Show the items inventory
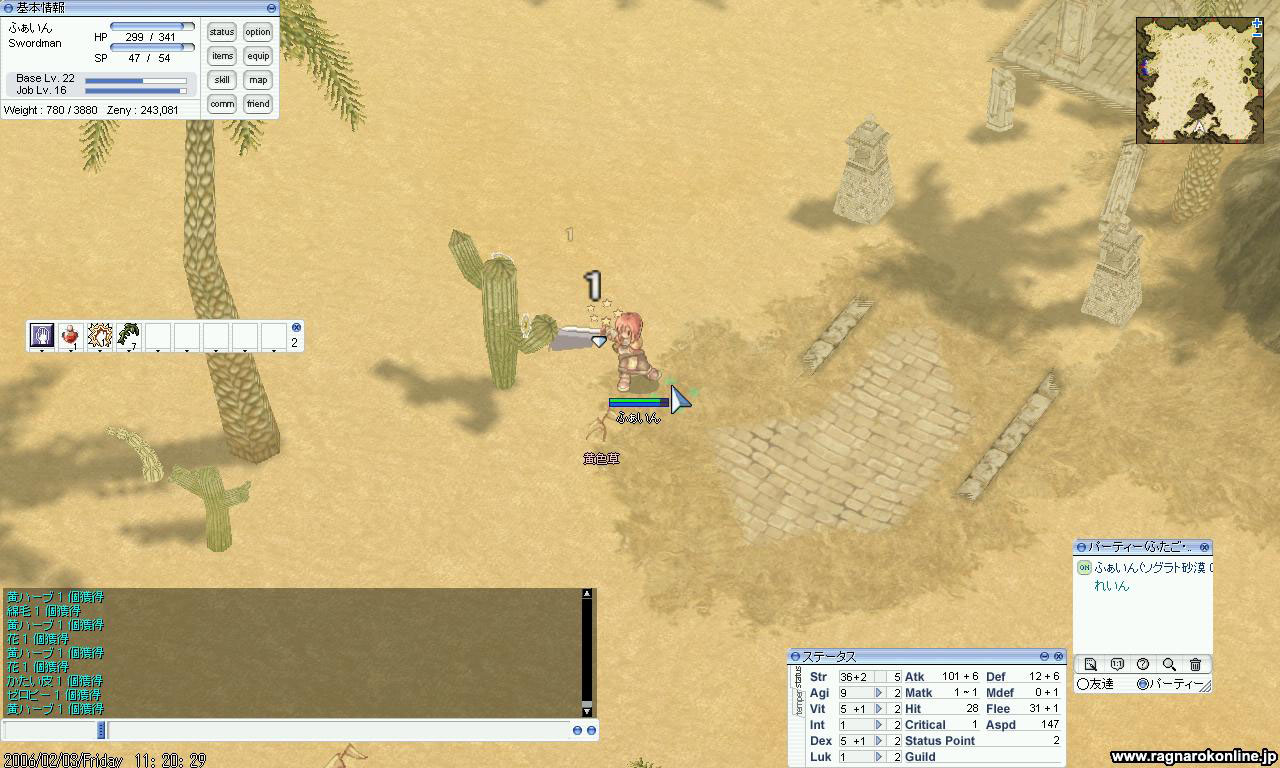The width and height of the screenshot is (1280, 768). 222,56
